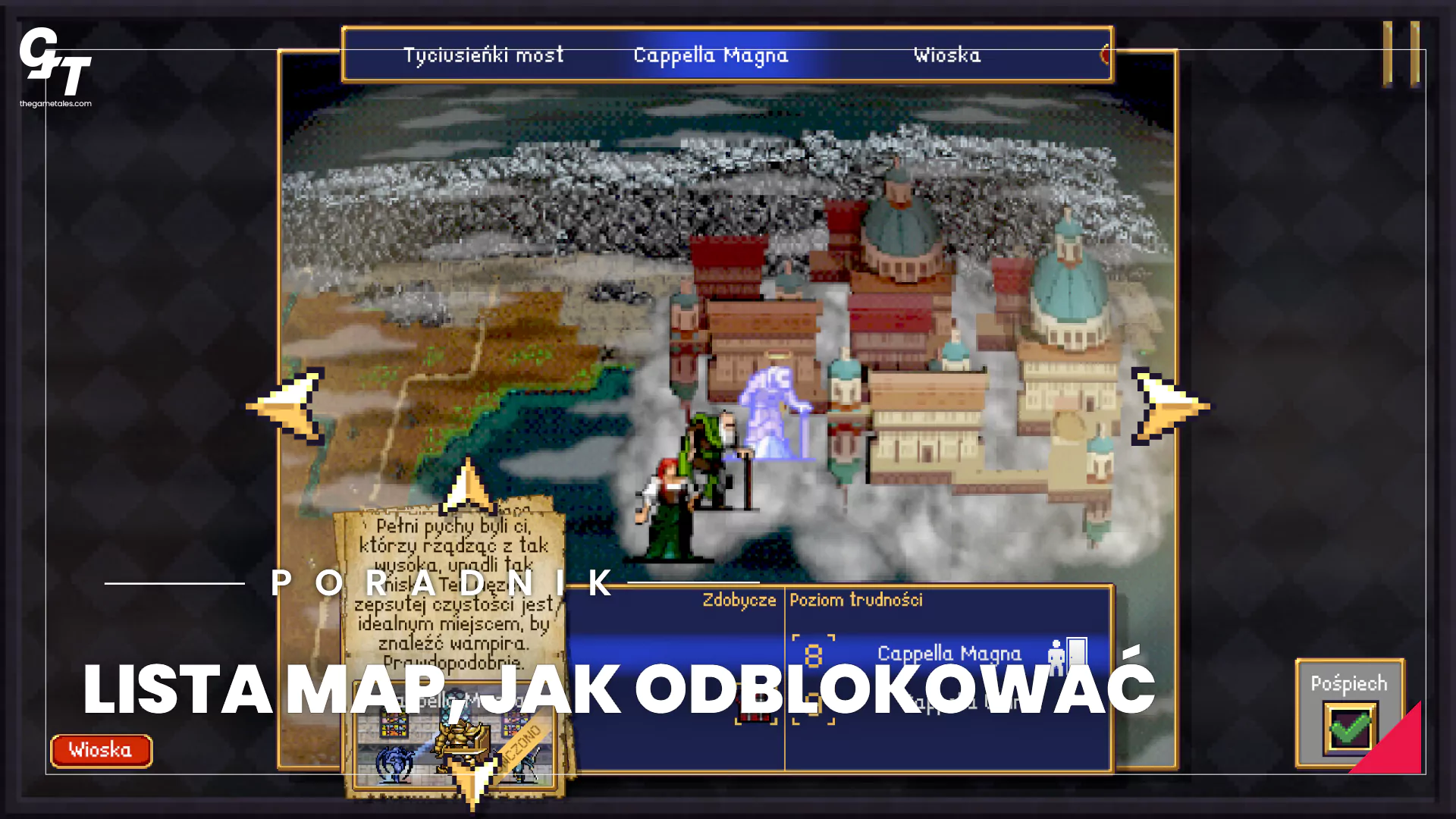Click the Wioska button in bottom-left corner
This screenshot has height=819, width=1456.
click(x=101, y=750)
